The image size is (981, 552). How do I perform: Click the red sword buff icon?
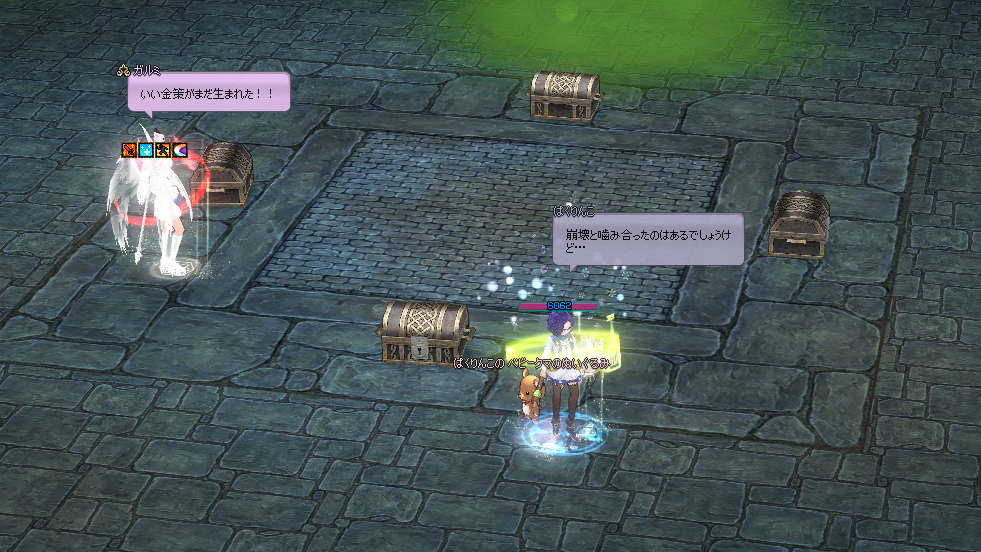[x=128, y=150]
